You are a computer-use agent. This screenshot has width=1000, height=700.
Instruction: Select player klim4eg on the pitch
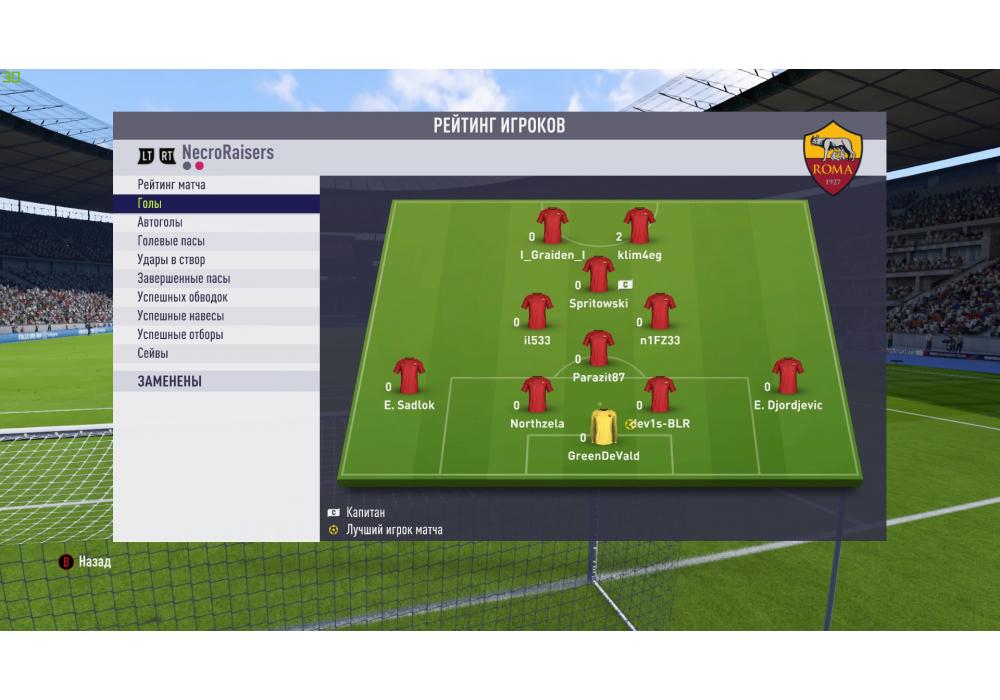point(639,227)
